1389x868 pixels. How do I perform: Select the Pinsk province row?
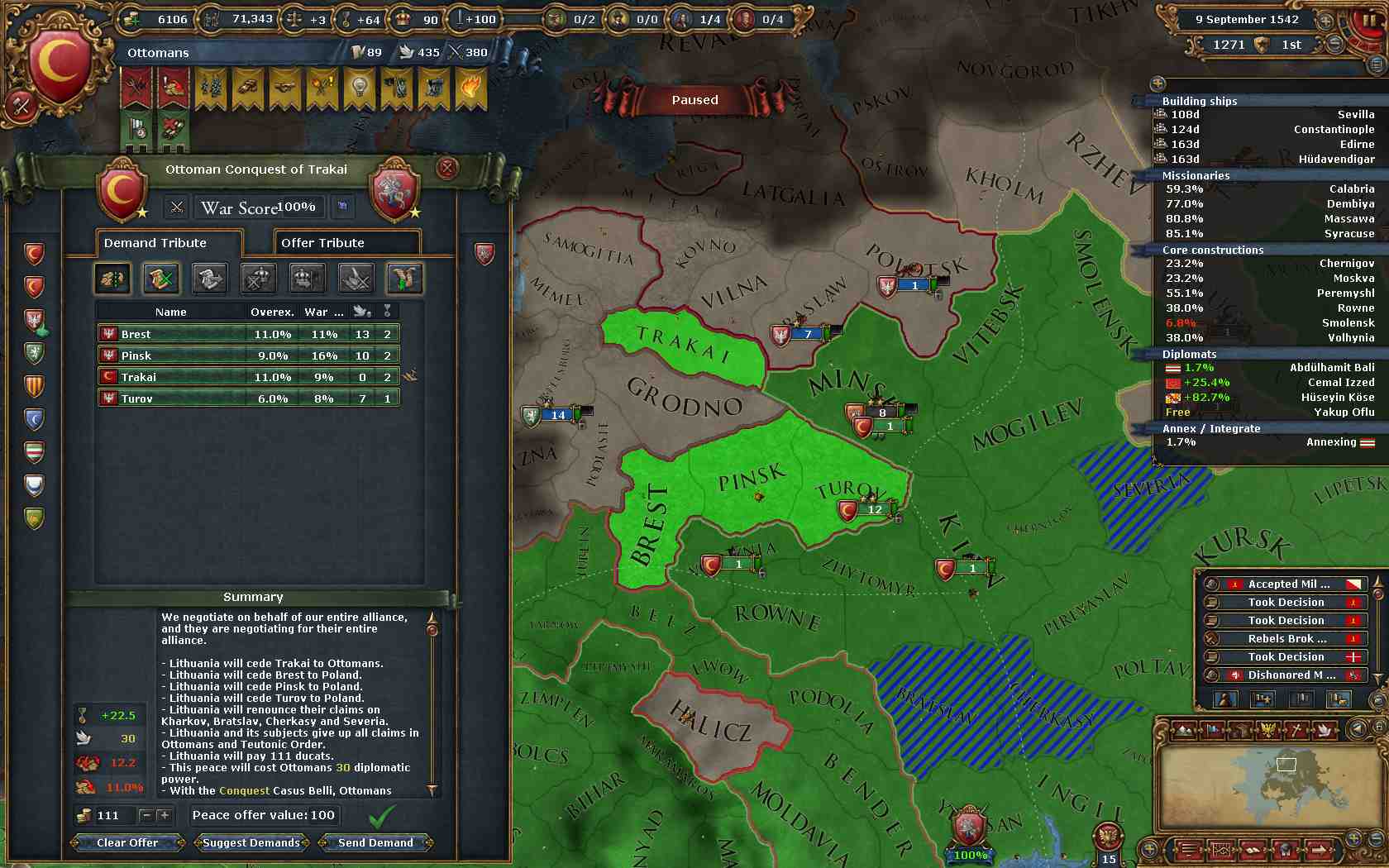(x=248, y=355)
